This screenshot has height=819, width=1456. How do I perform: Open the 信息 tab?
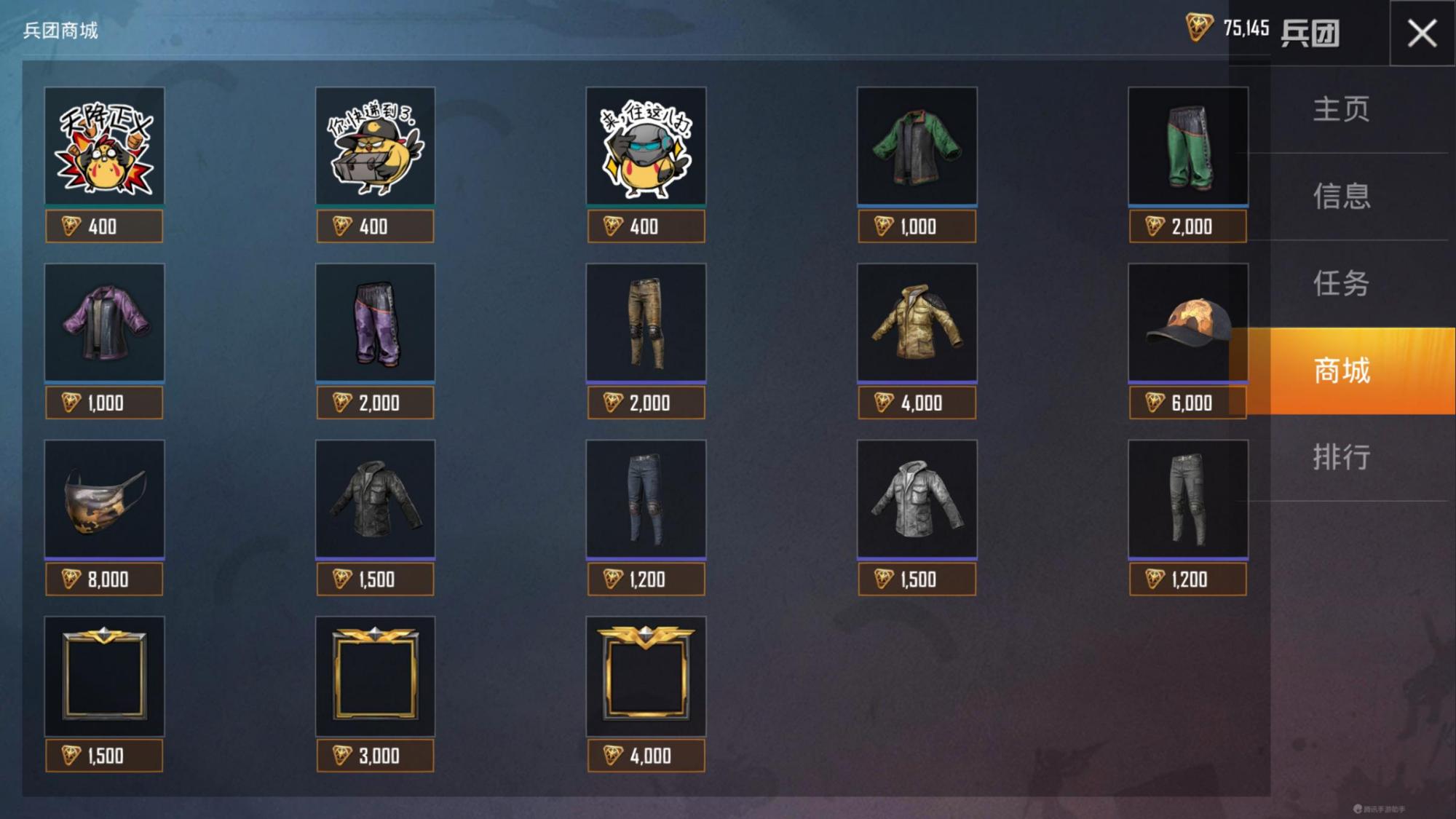click(1341, 197)
